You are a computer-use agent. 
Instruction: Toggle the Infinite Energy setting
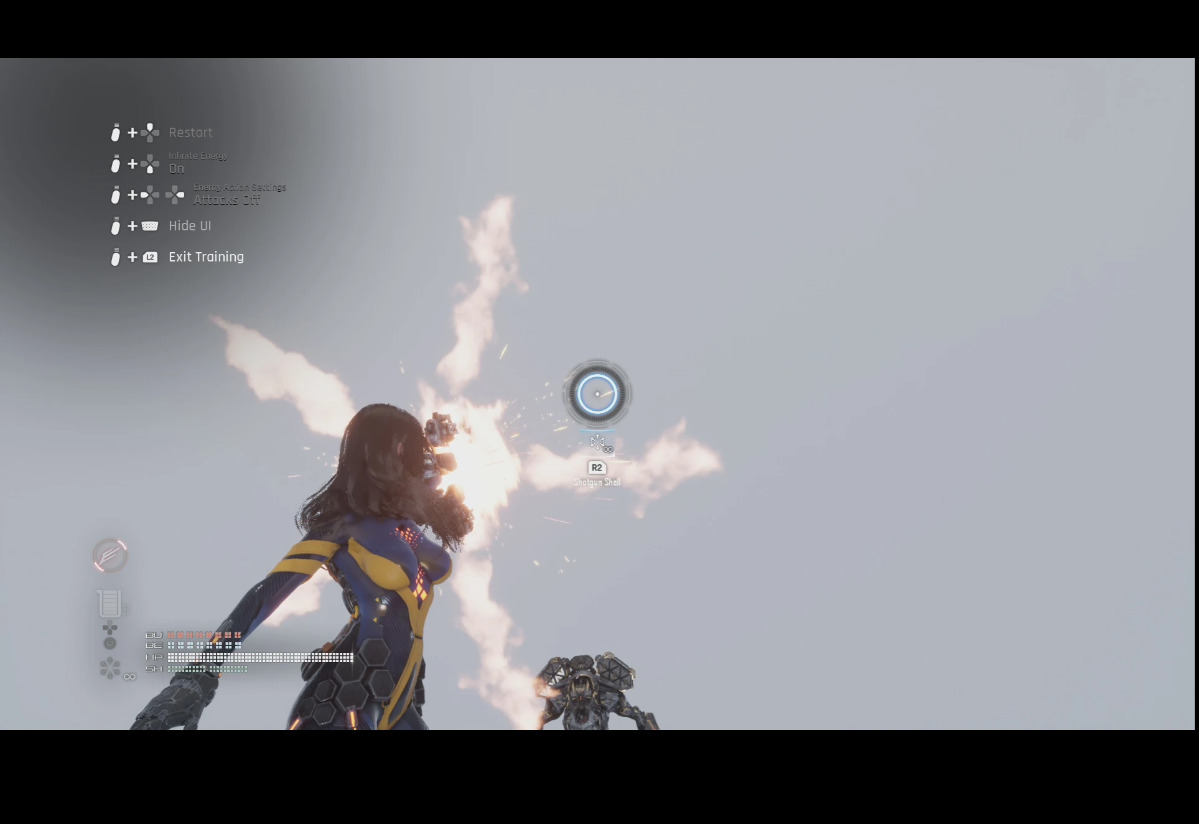click(x=177, y=168)
